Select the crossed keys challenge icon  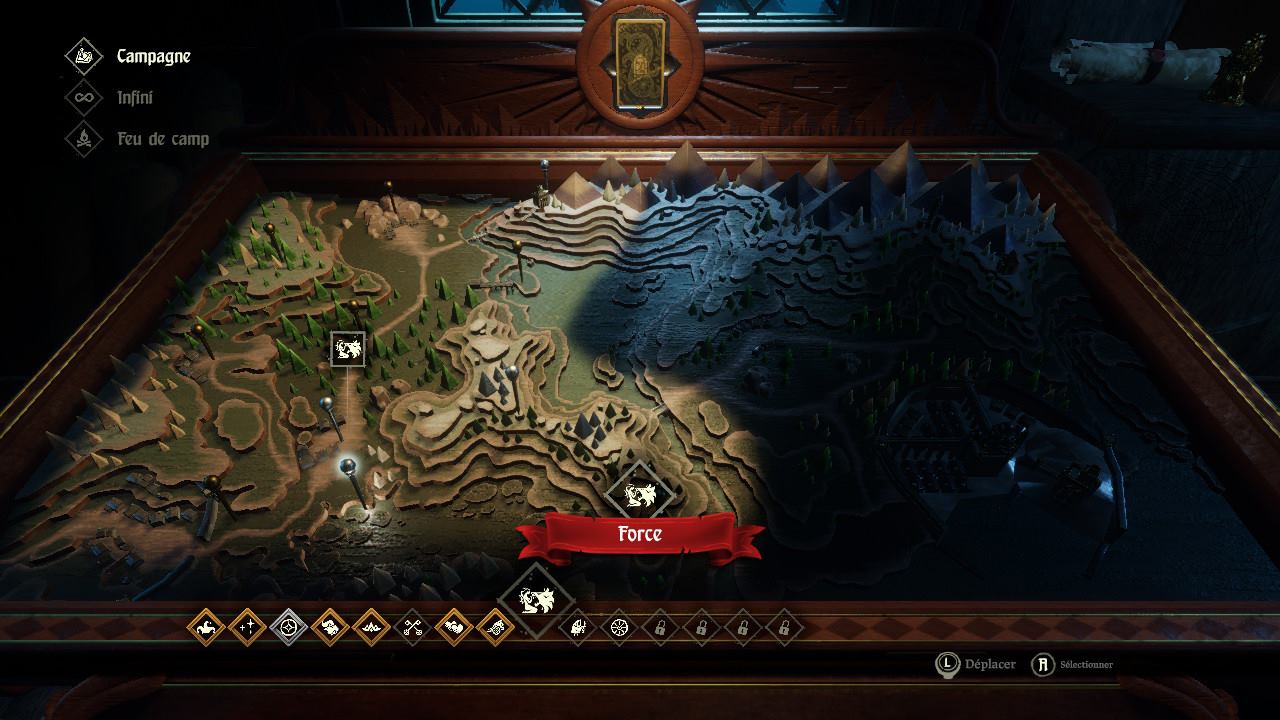tap(413, 628)
